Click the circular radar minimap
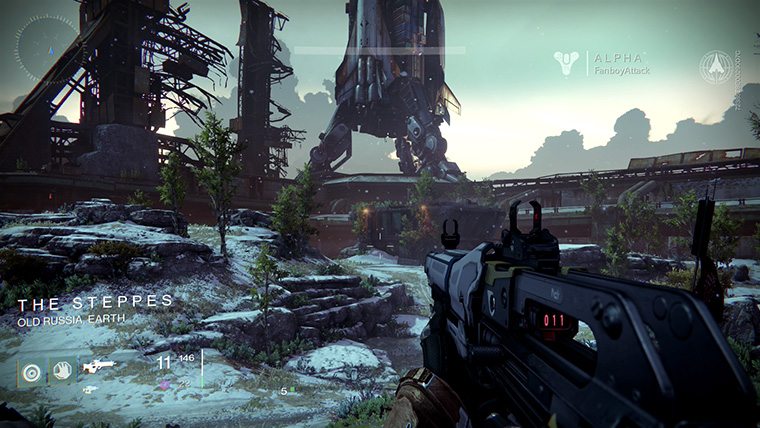 coord(47,47)
